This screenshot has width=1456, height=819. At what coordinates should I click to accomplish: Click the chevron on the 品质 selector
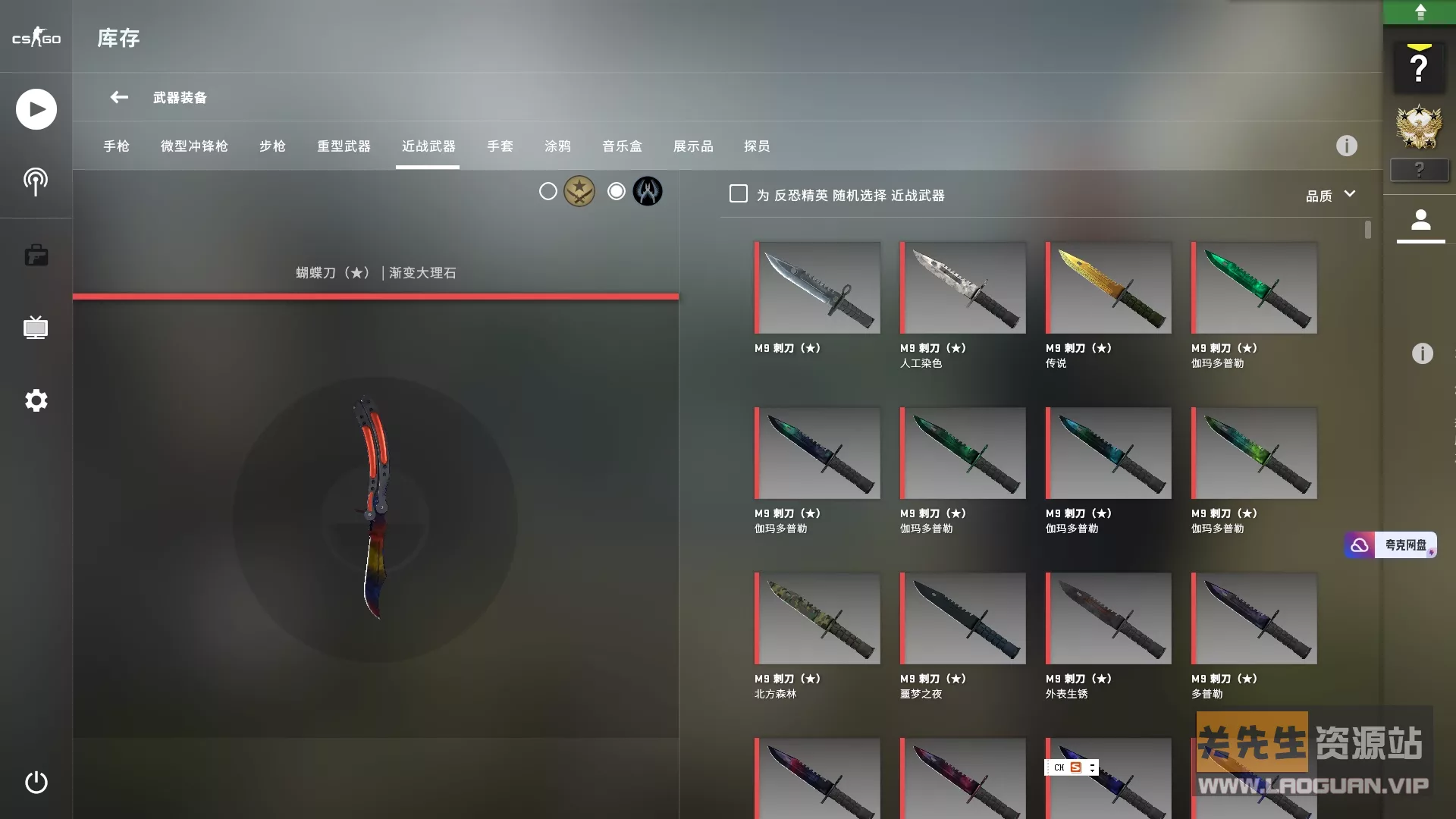(x=1351, y=195)
